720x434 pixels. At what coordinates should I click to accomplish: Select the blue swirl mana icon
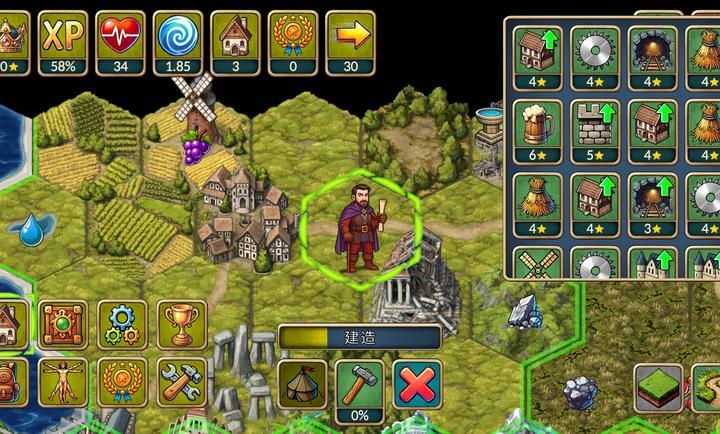pyautogui.click(x=178, y=37)
